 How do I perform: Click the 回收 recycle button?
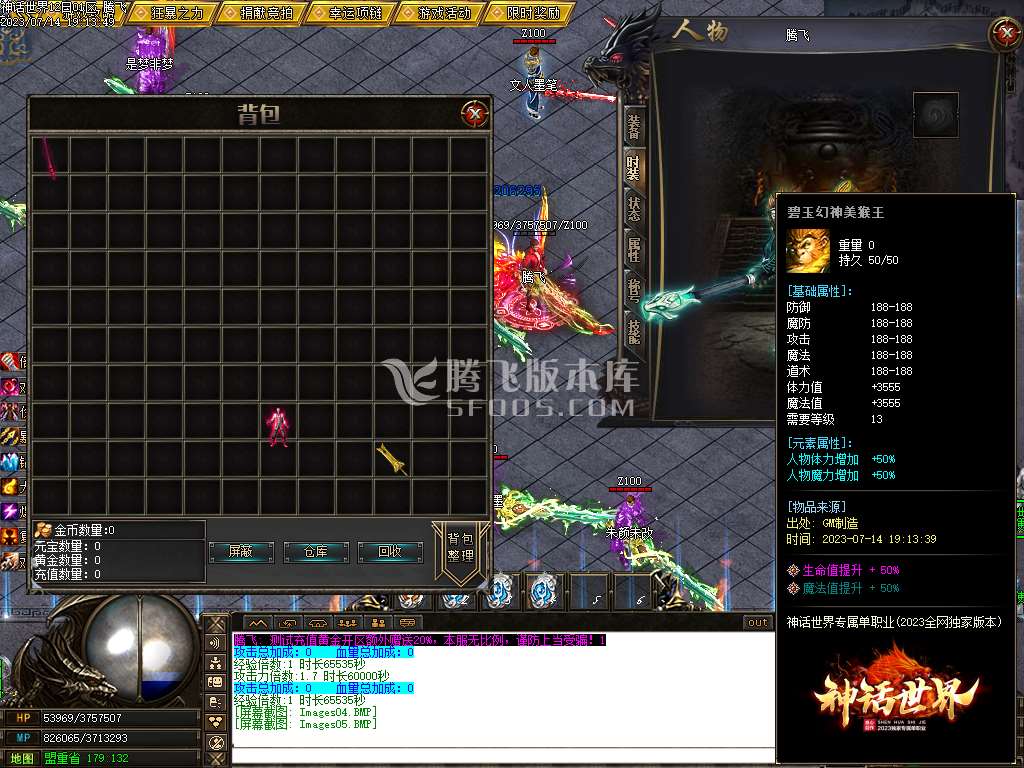(x=390, y=552)
